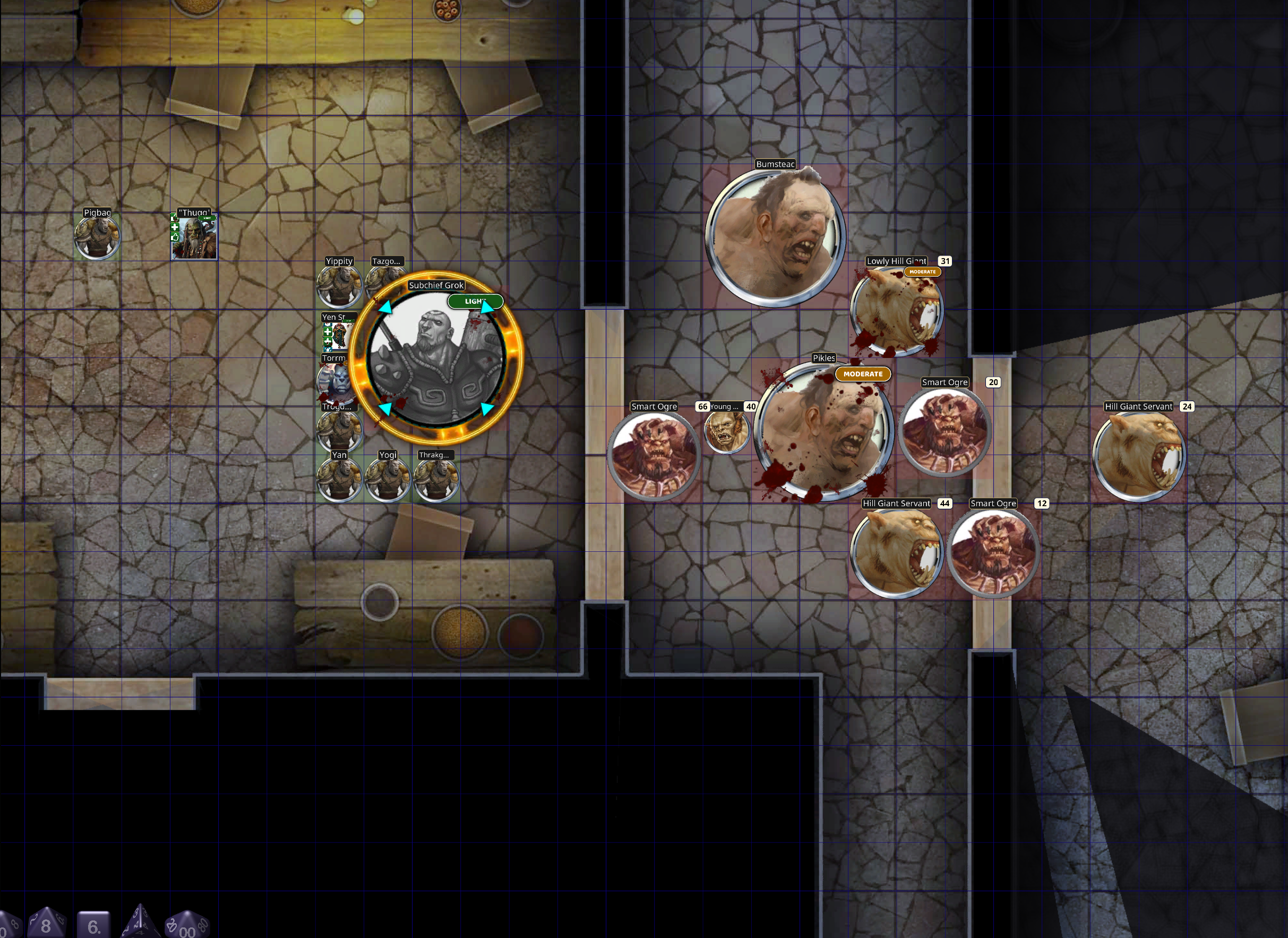Click the MODERATE badge on the Lowly Hill Giant

point(923,271)
